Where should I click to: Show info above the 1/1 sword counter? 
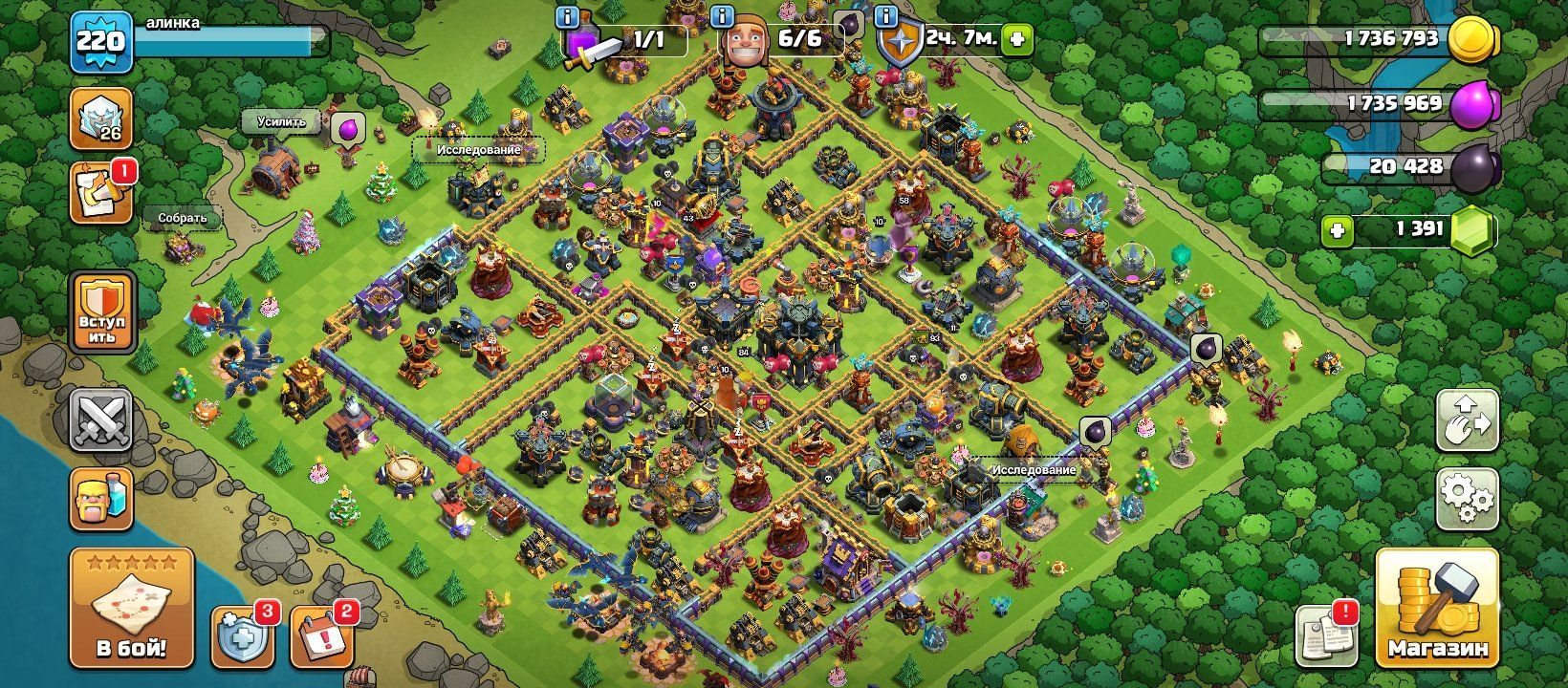568,16
